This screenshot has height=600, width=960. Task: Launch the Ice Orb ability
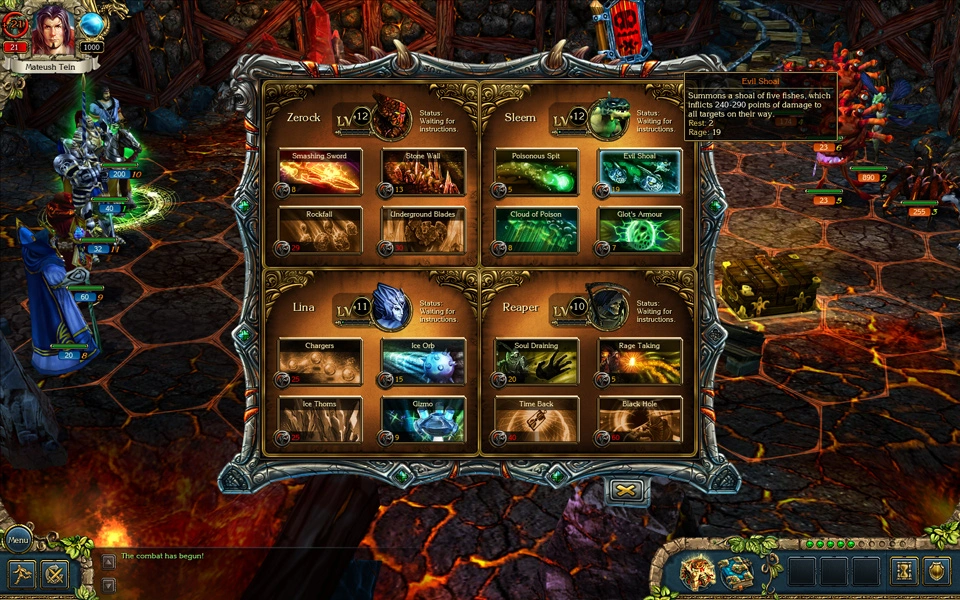[x=423, y=362]
